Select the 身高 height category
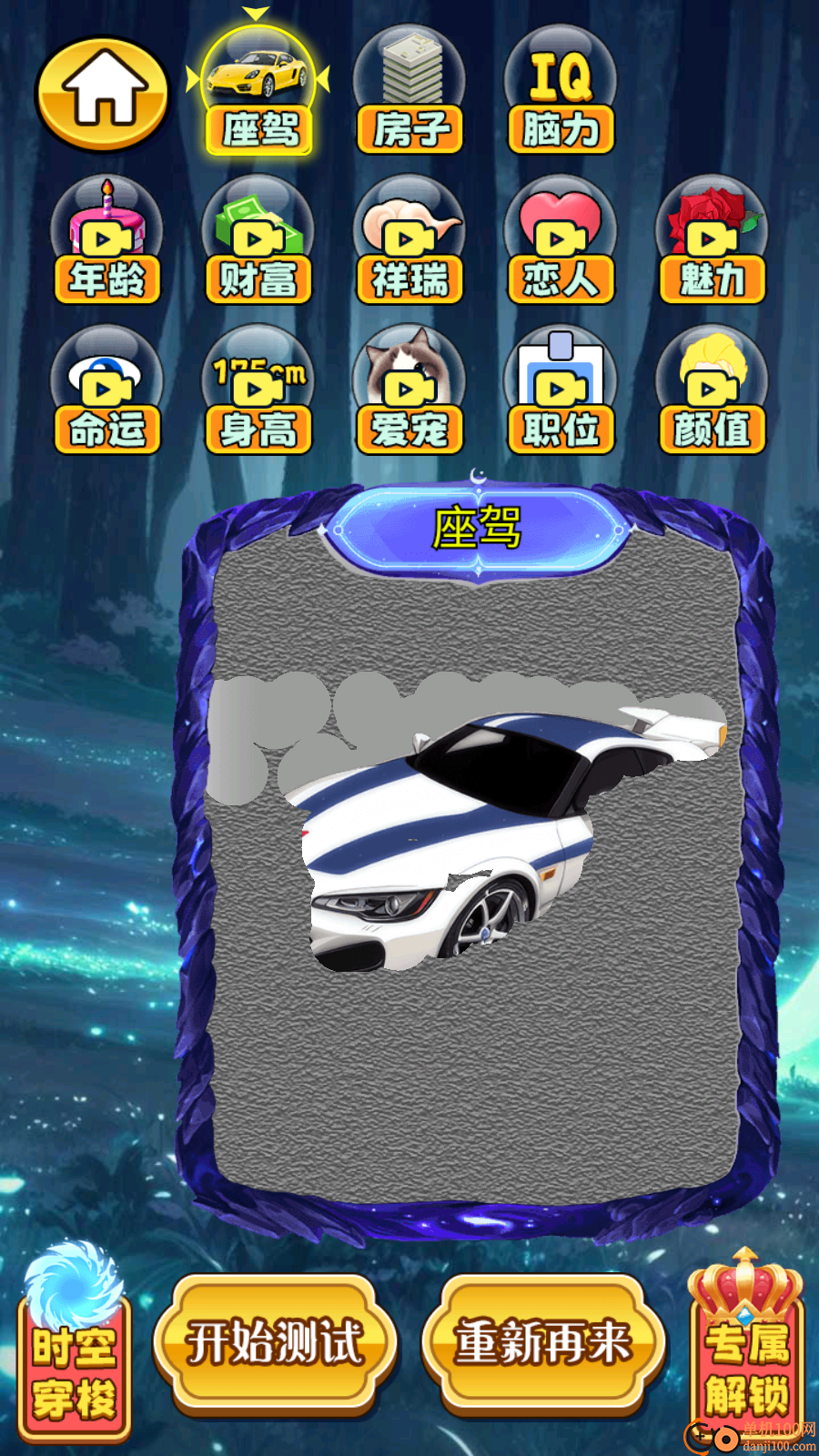Screen dimensions: 819x1456 tap(258, 393)
